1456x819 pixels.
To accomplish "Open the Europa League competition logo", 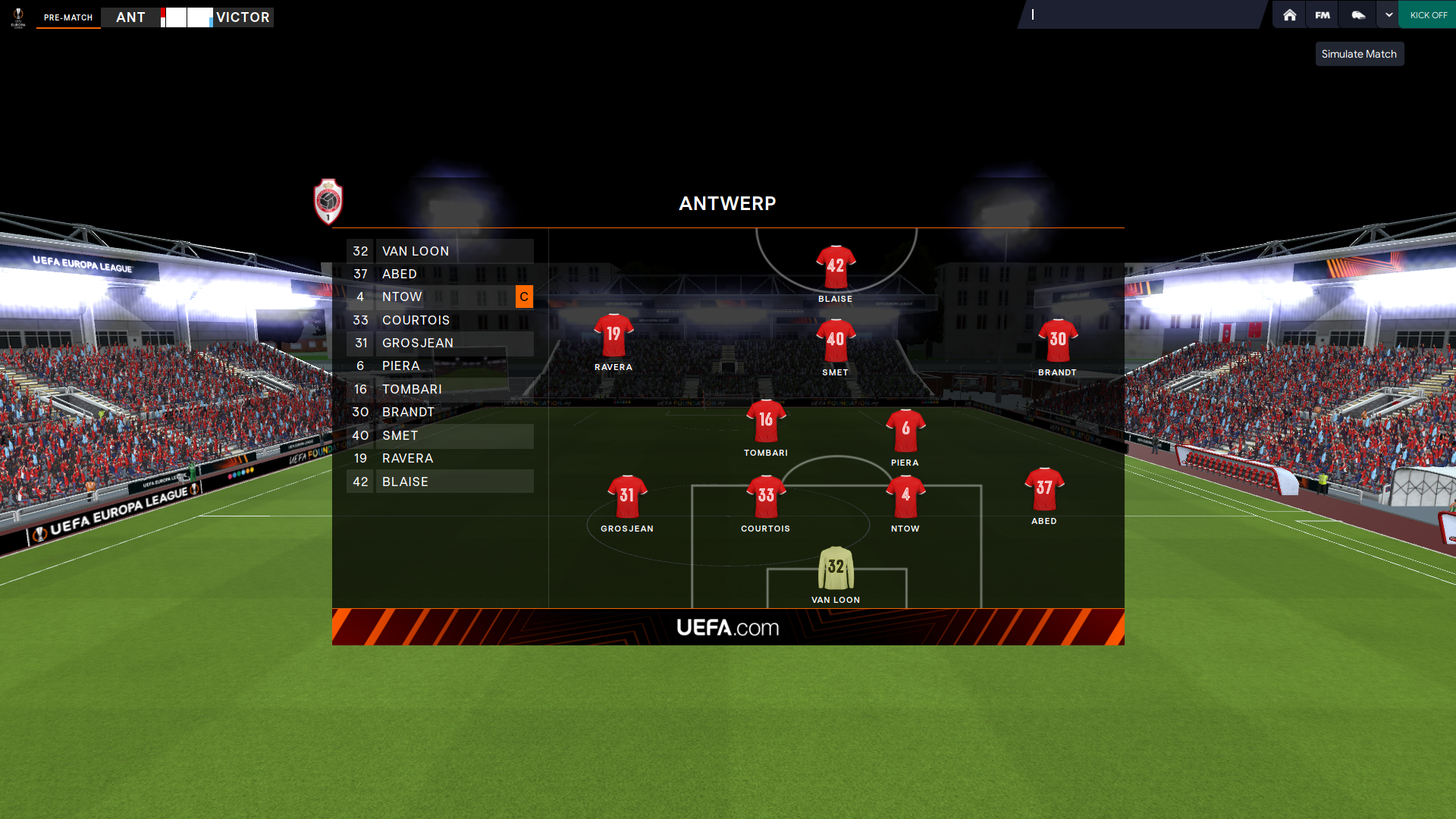I will [x=18, y=17].
